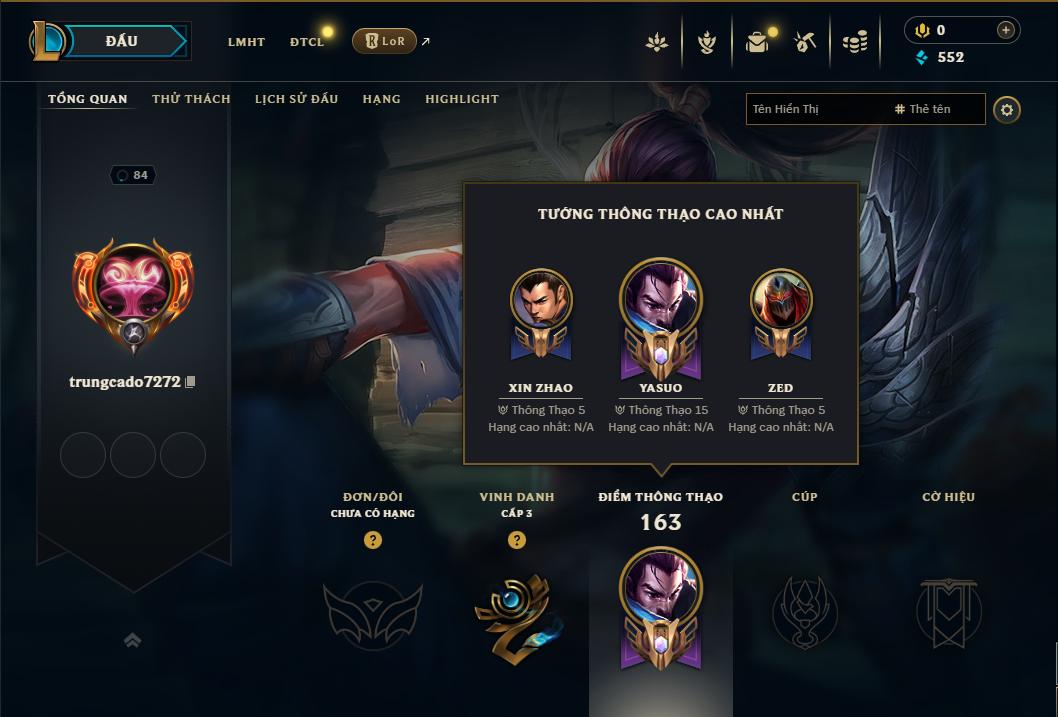Screen dimensions: 1058x717
Task: Click the plus button to buy RP
Action: [x=1006, y=30]
